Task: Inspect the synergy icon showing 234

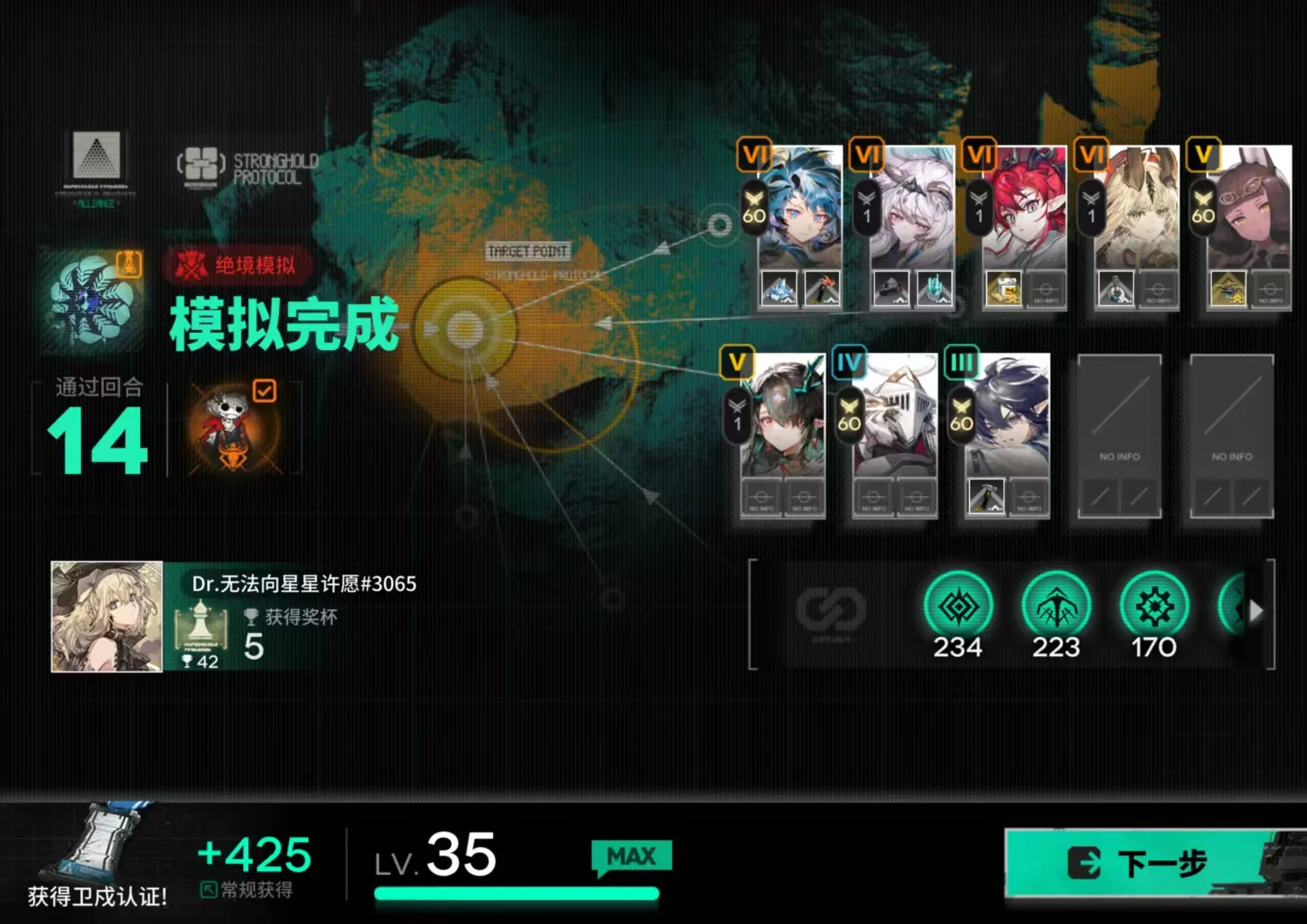Action: (958, 607)
